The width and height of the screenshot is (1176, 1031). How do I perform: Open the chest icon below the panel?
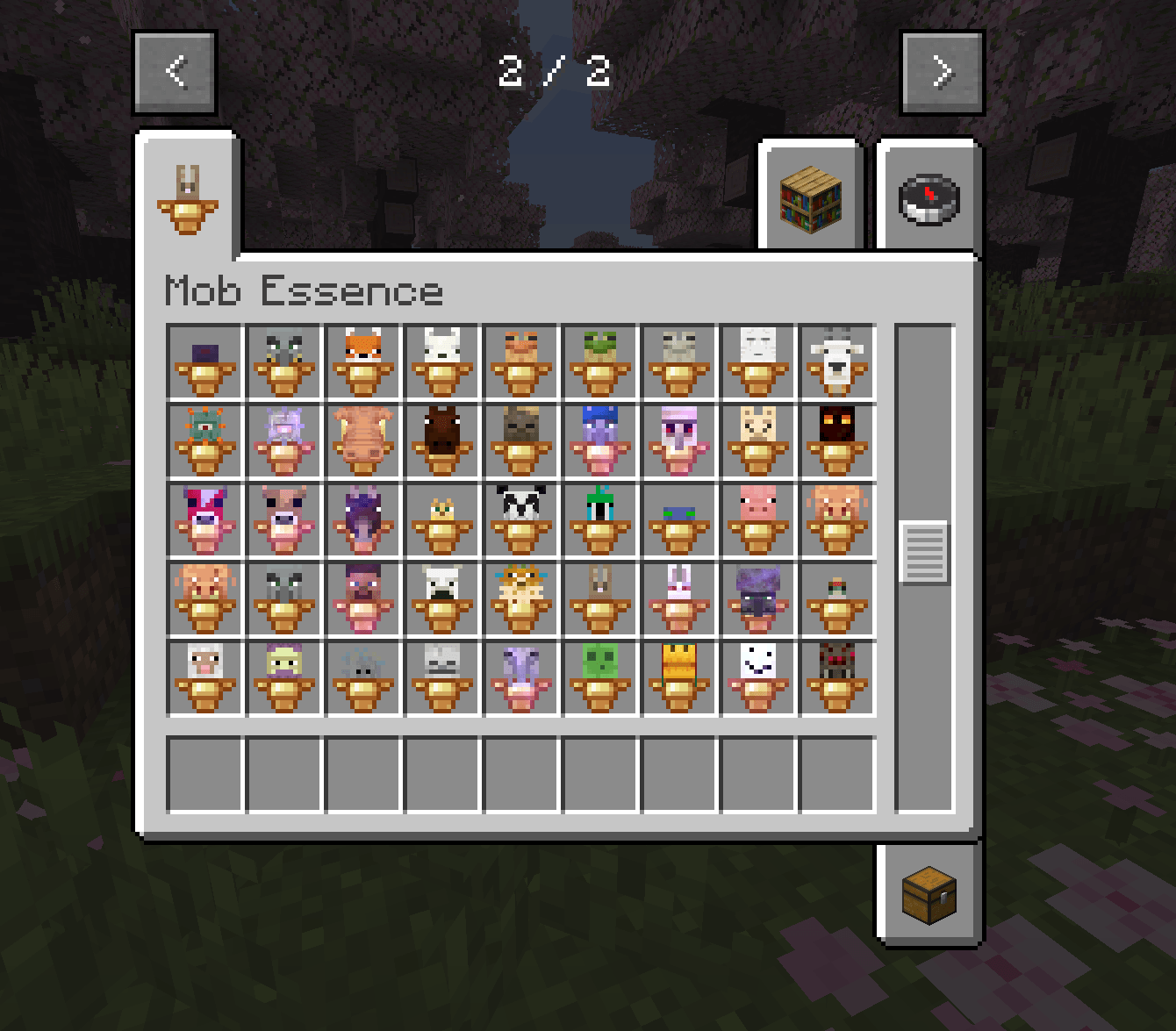click(x=929, y=897)
